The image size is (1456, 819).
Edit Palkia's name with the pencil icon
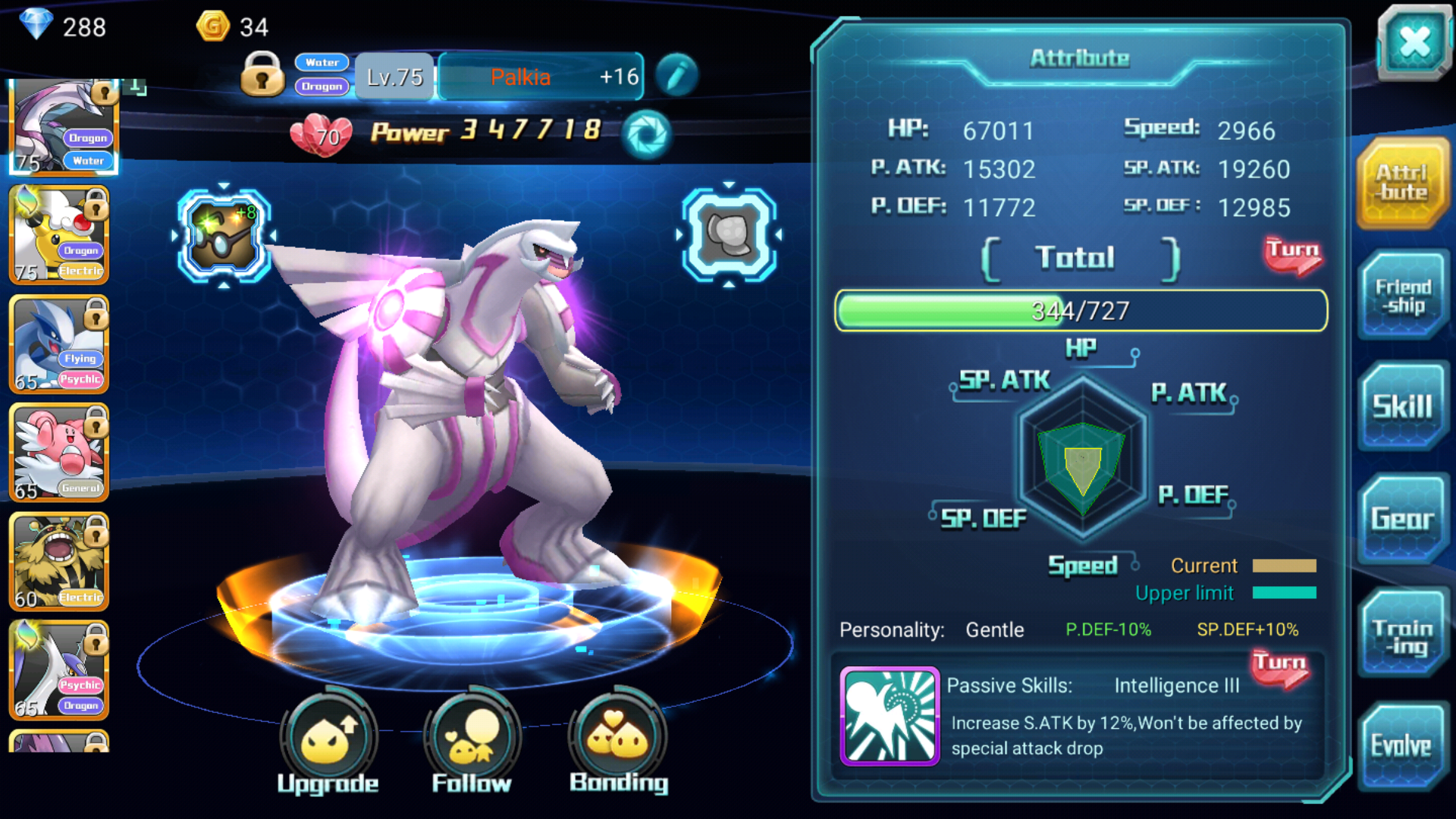coord(676,75)
